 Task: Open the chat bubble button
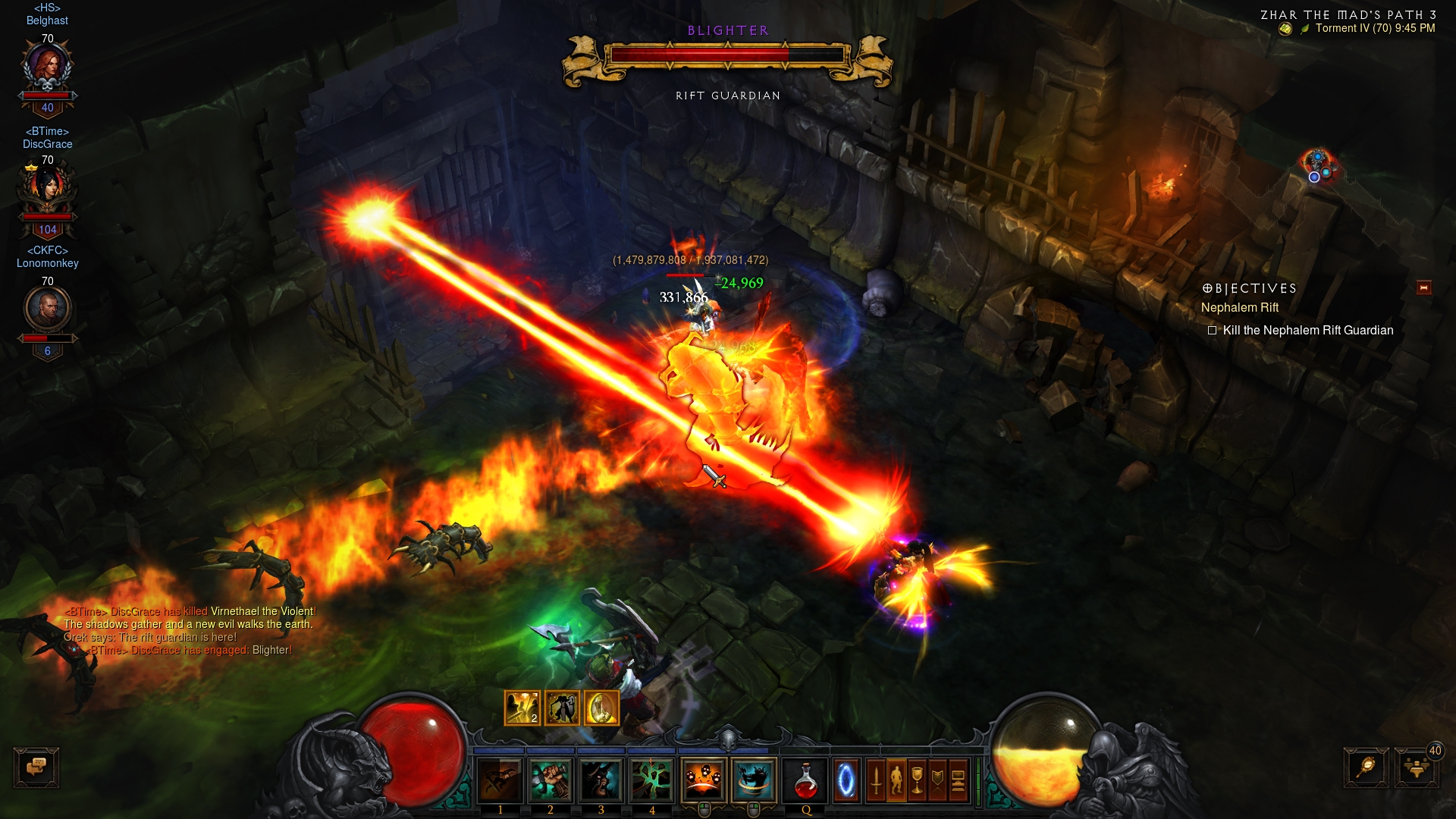36,767
